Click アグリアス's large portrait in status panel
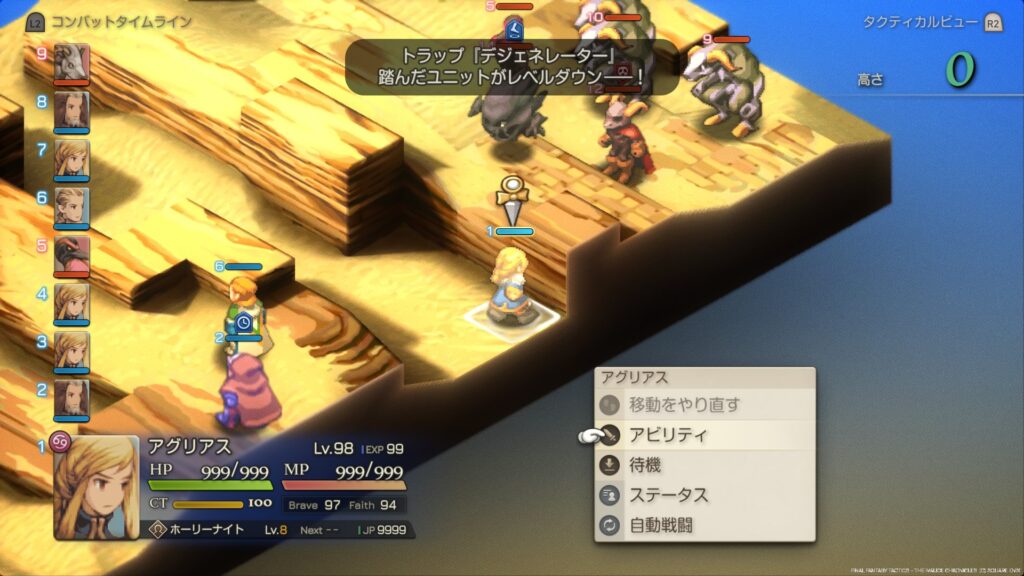 [97, 488]
